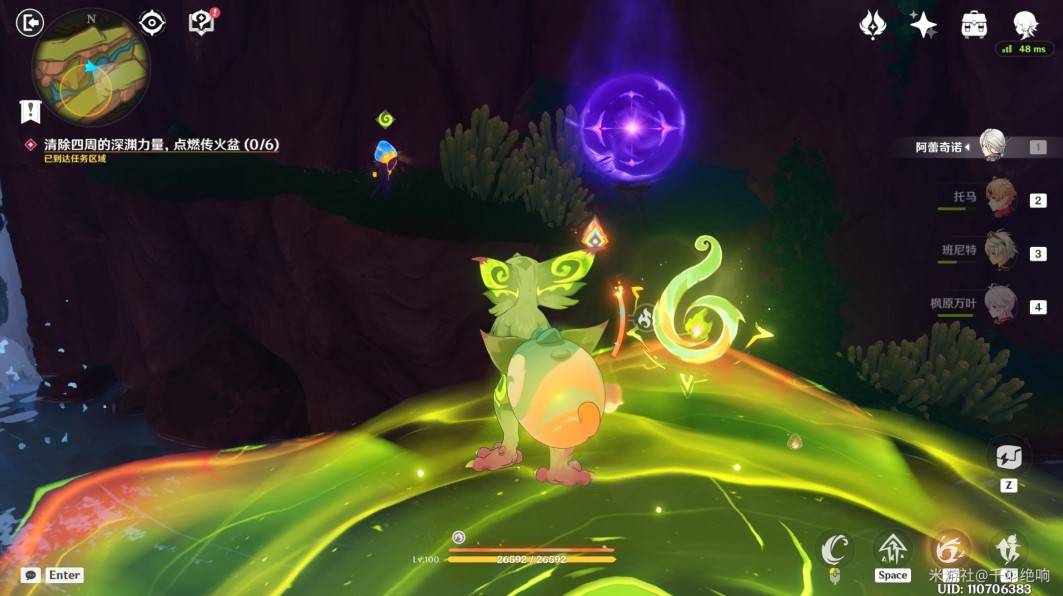1063x596 pixels.
Task: Trigger the upward-arrows jump skill
Action: pyautogui.click(x=892, y=549)
